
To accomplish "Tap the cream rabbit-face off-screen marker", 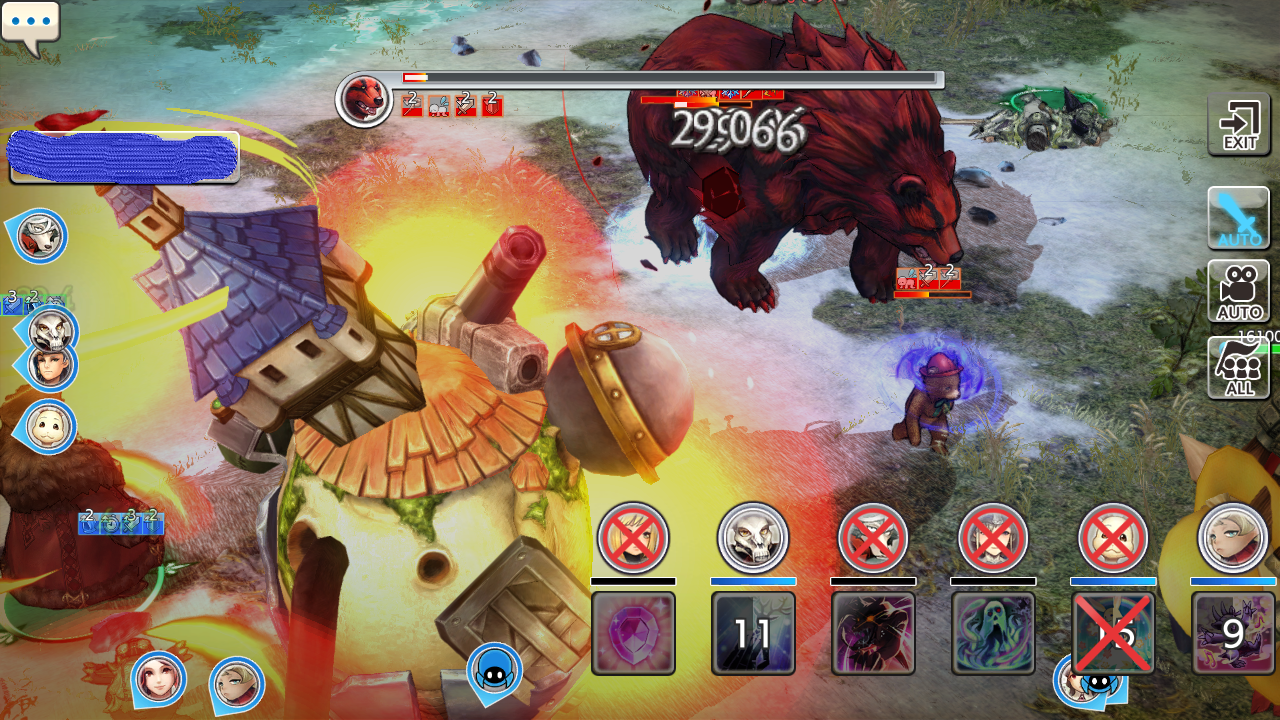I will pos(47,427).
